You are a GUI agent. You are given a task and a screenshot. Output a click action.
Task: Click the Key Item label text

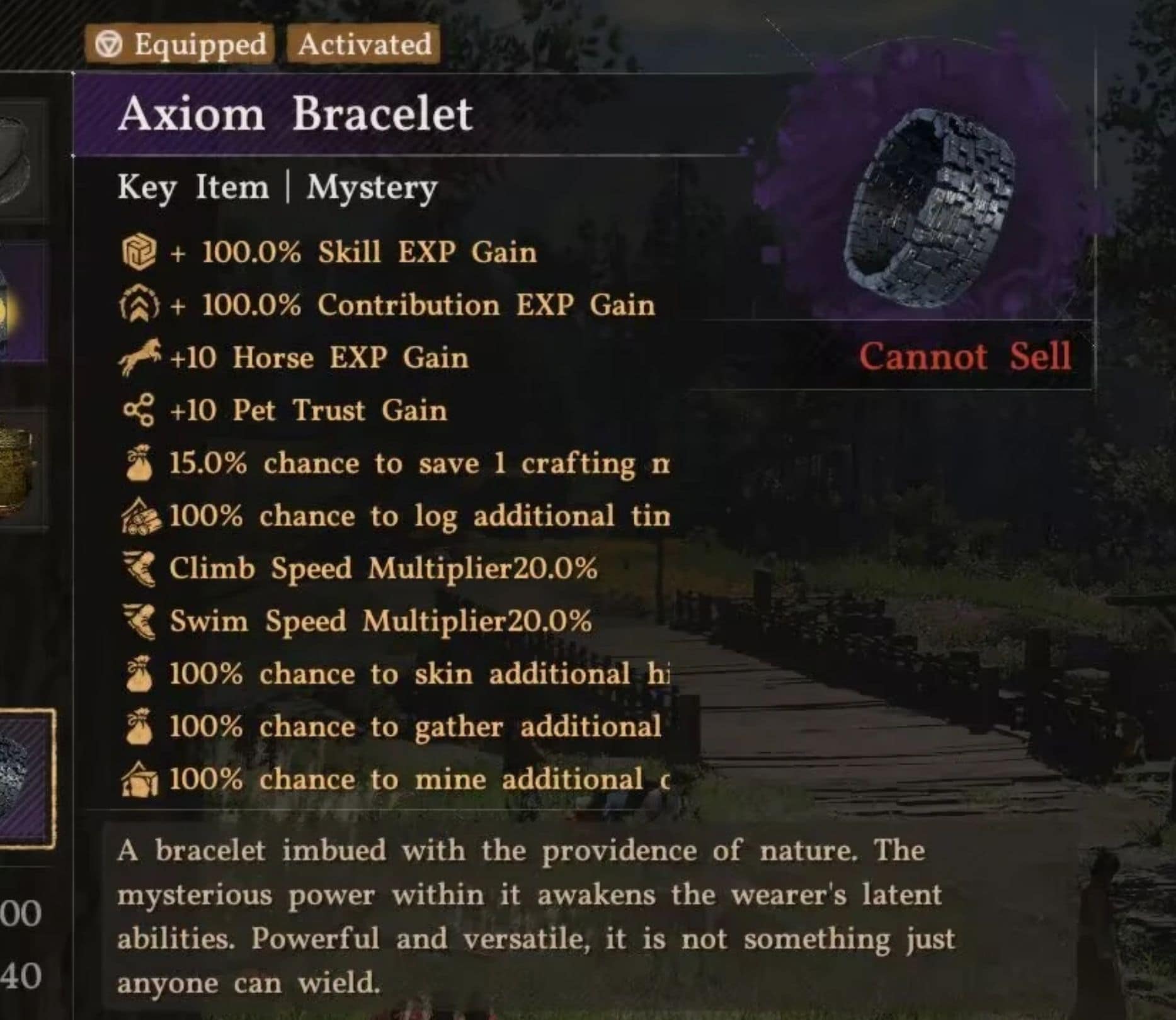coord(192,186)
